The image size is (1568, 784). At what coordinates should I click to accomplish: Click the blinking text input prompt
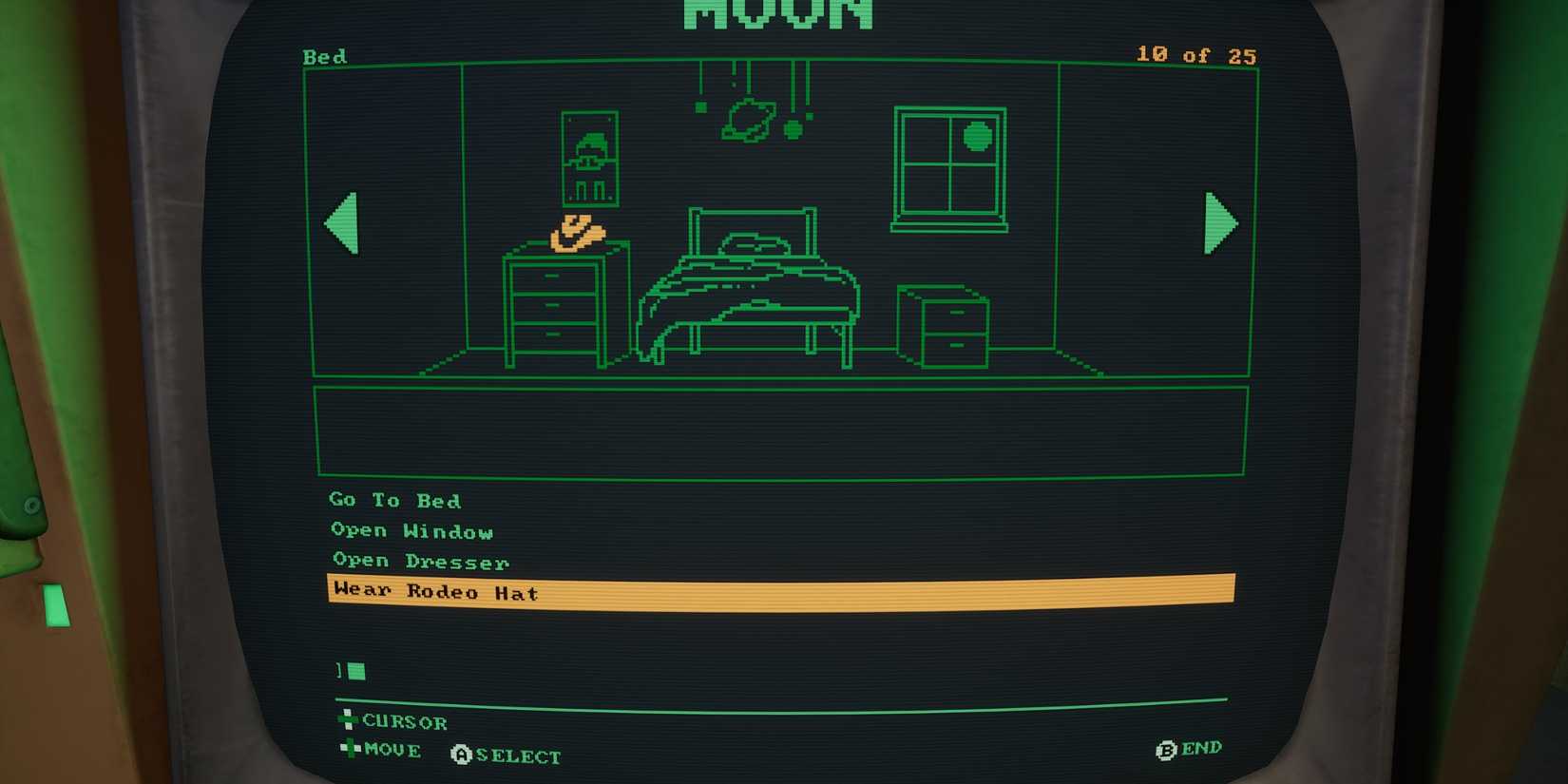click(348, 671)
